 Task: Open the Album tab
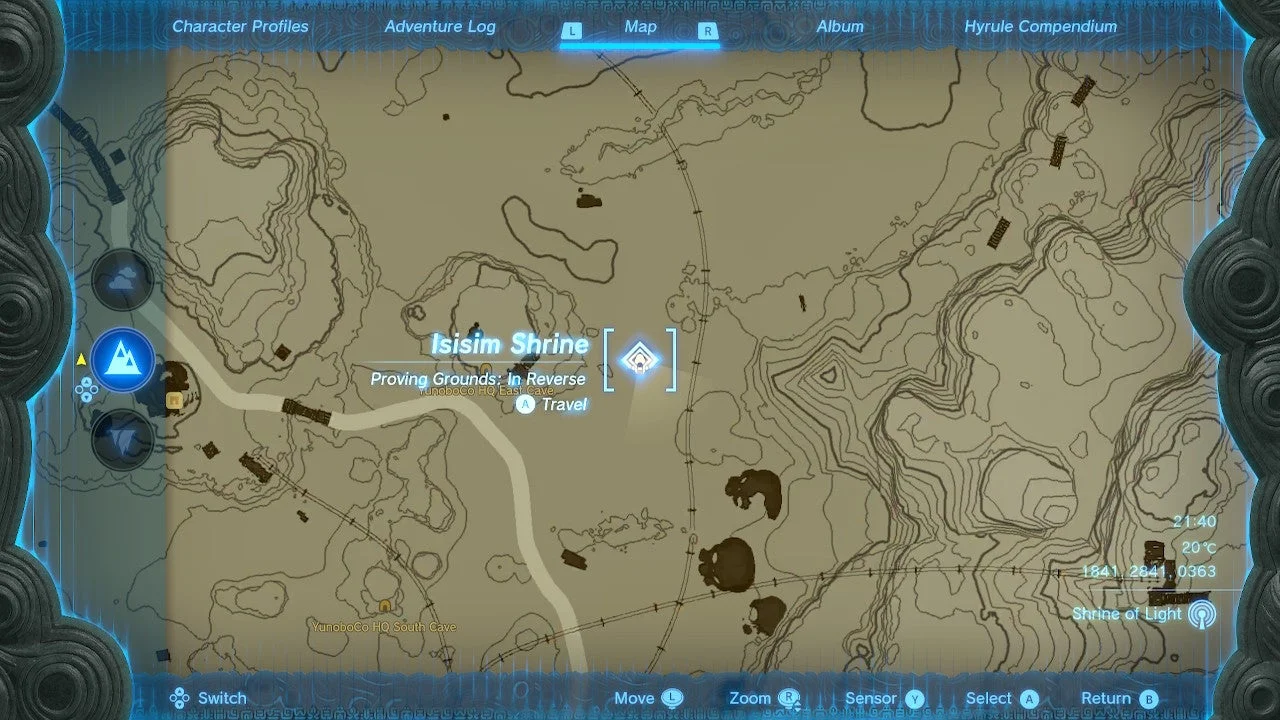(840, 27)
